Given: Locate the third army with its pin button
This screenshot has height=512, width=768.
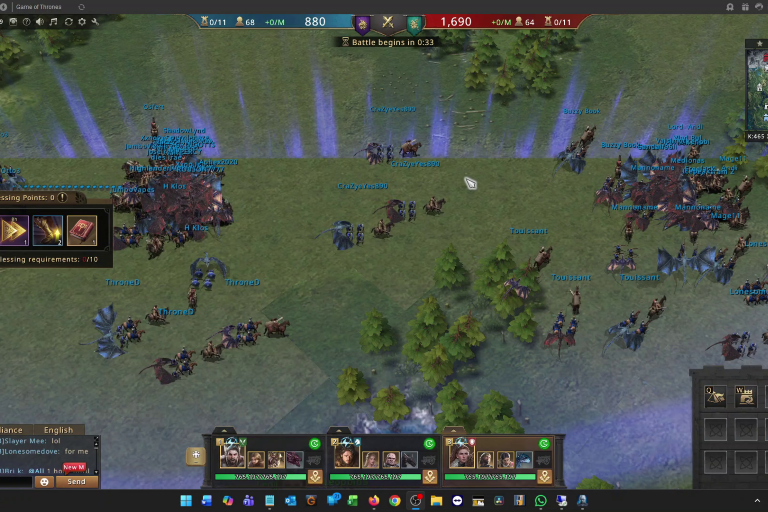Looking at the screenshot, I should point(545,477).
